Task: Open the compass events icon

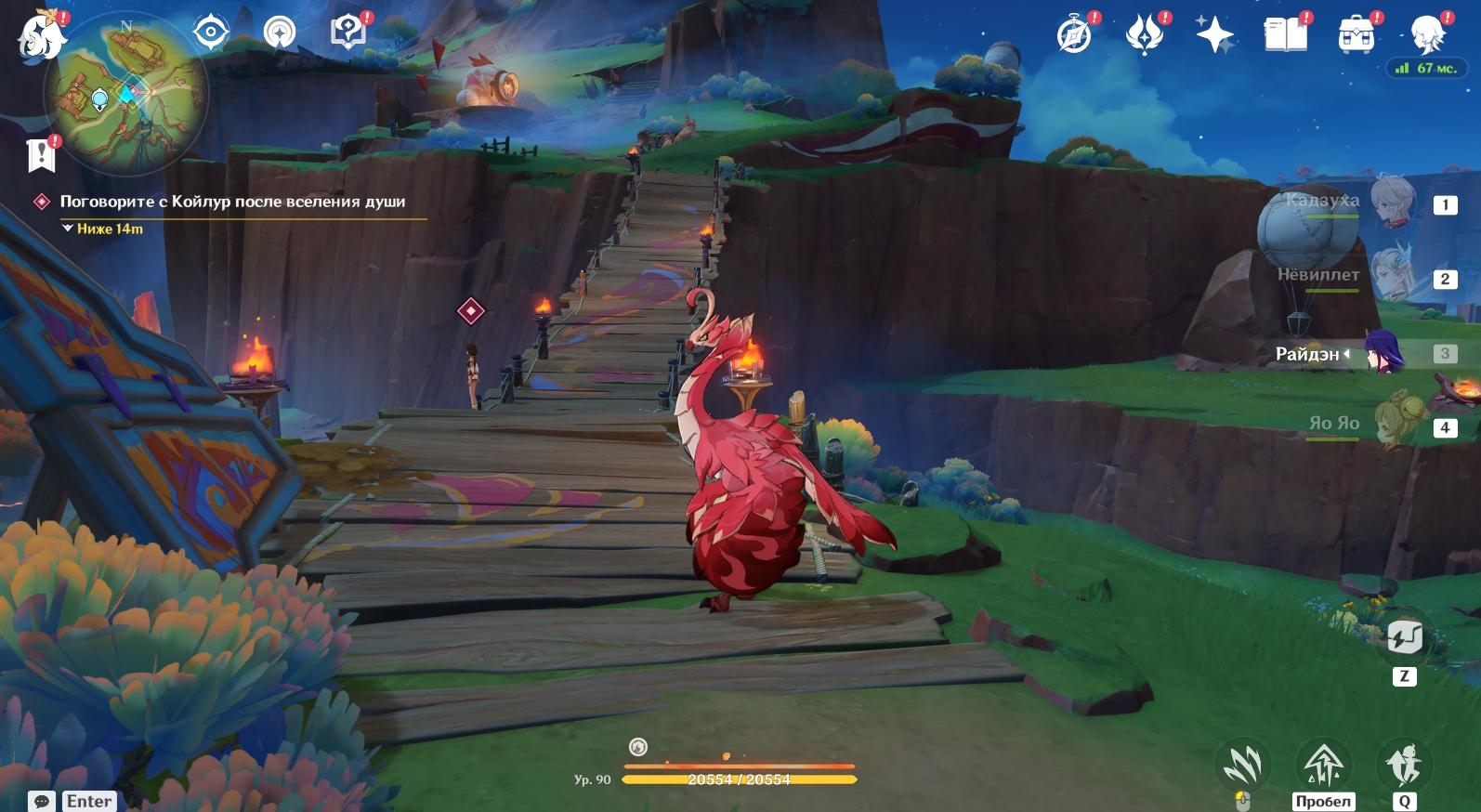Action: (x=1075, y=35)
